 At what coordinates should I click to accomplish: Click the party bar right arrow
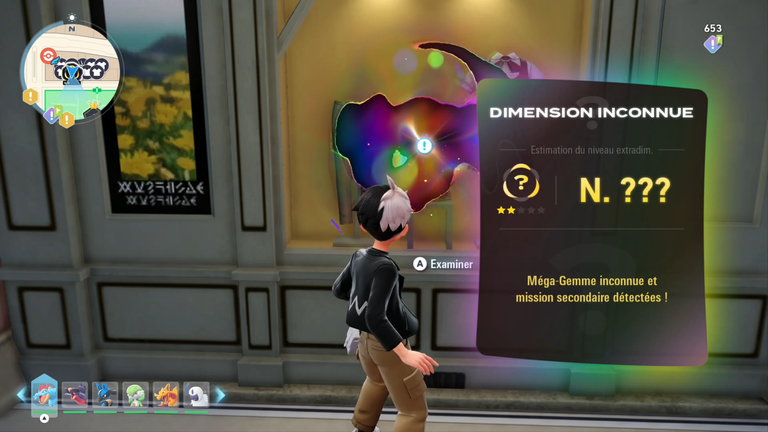[221, 395]
